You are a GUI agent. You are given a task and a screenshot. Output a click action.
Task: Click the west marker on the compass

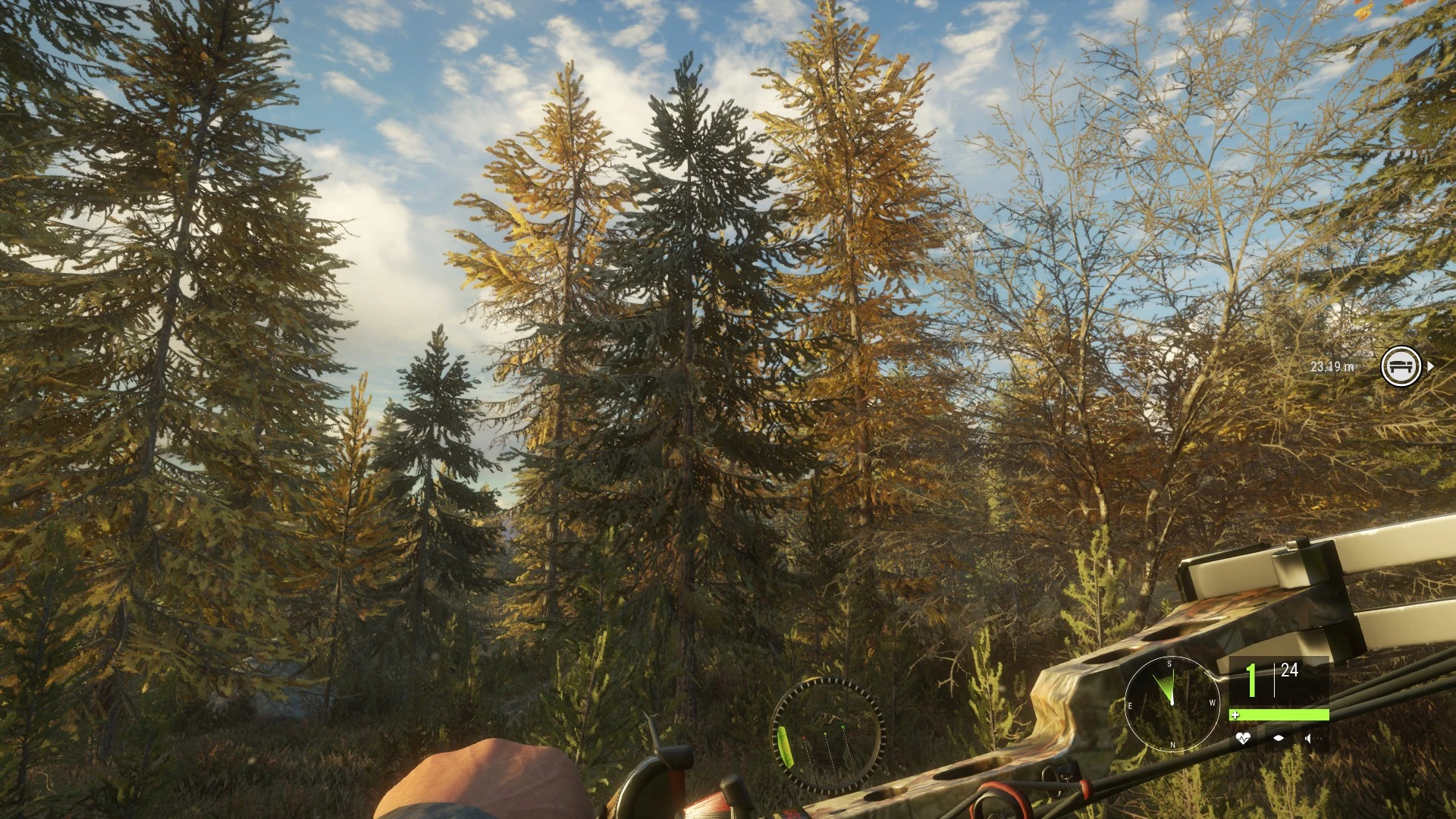[1212, 701]
